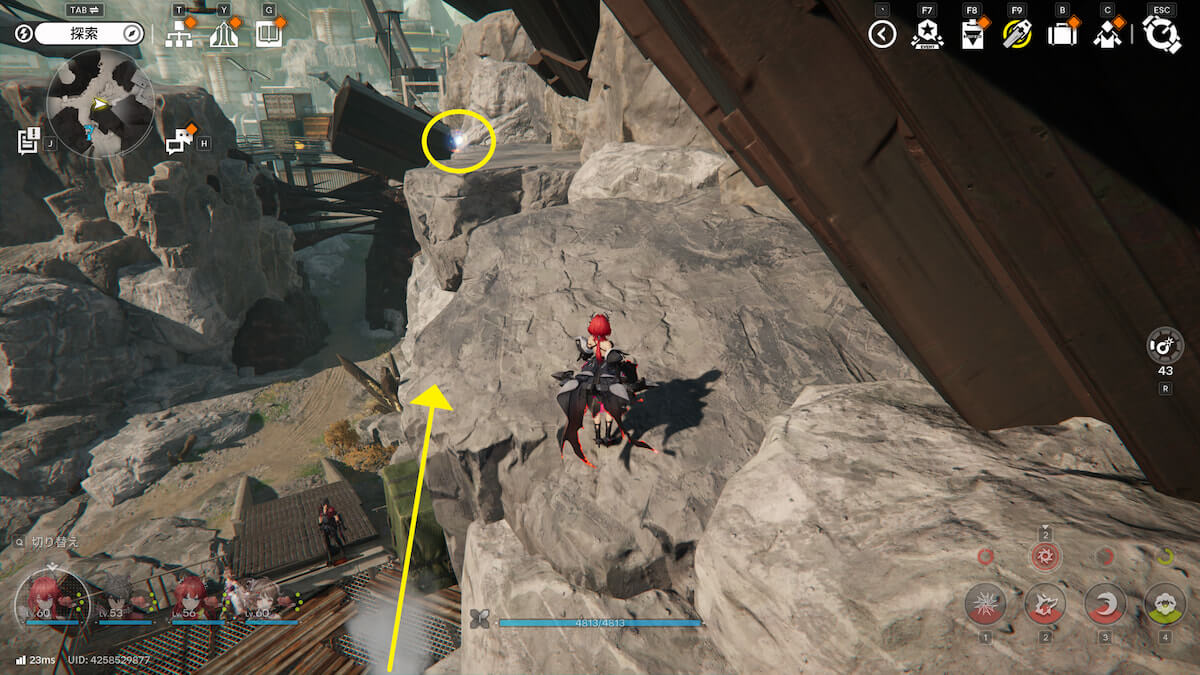Collapse the top menu with left arrow
This screenshot has width=1200, height=675.
point(882,35)
